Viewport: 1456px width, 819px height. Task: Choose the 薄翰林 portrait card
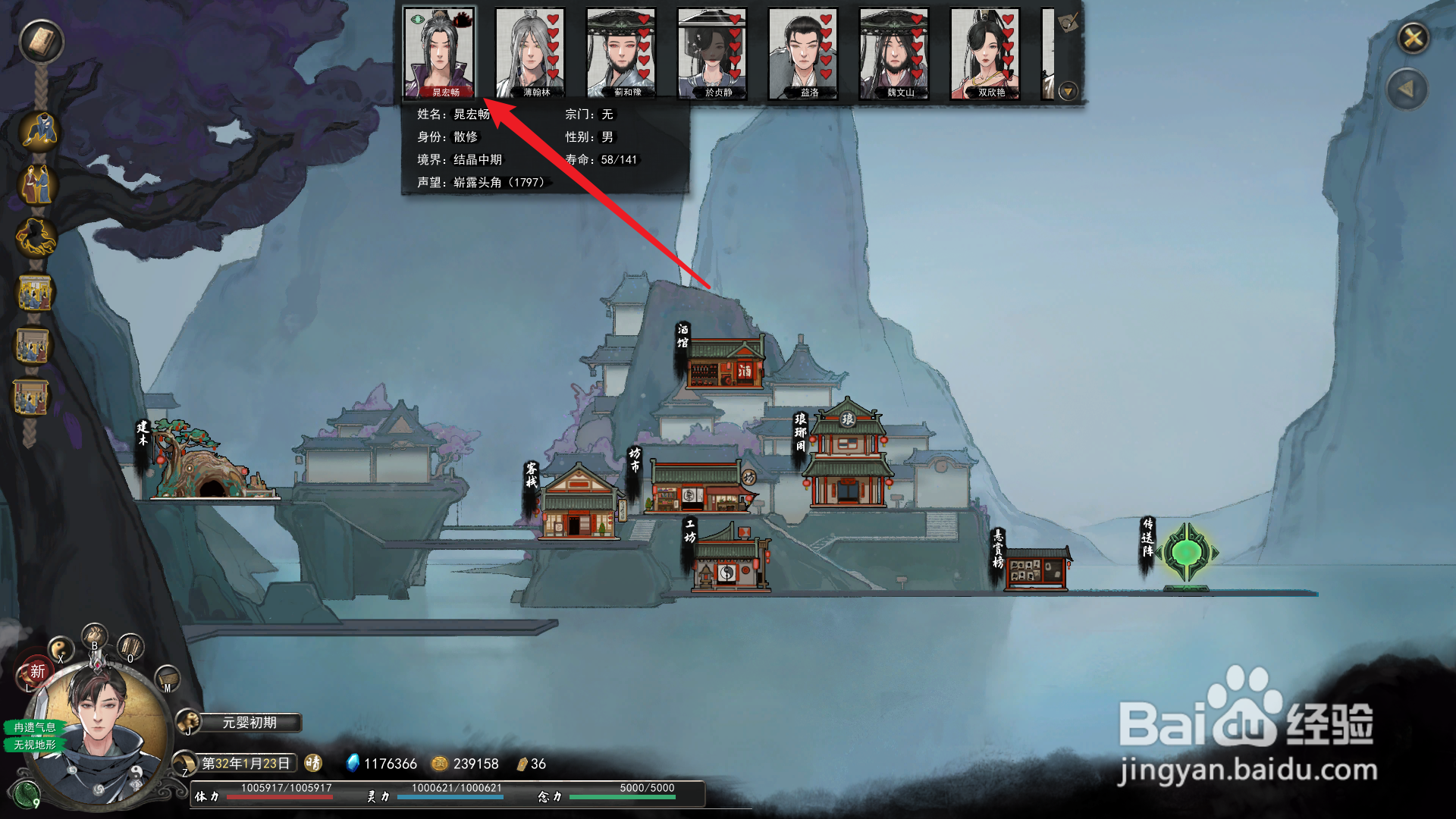530,53
